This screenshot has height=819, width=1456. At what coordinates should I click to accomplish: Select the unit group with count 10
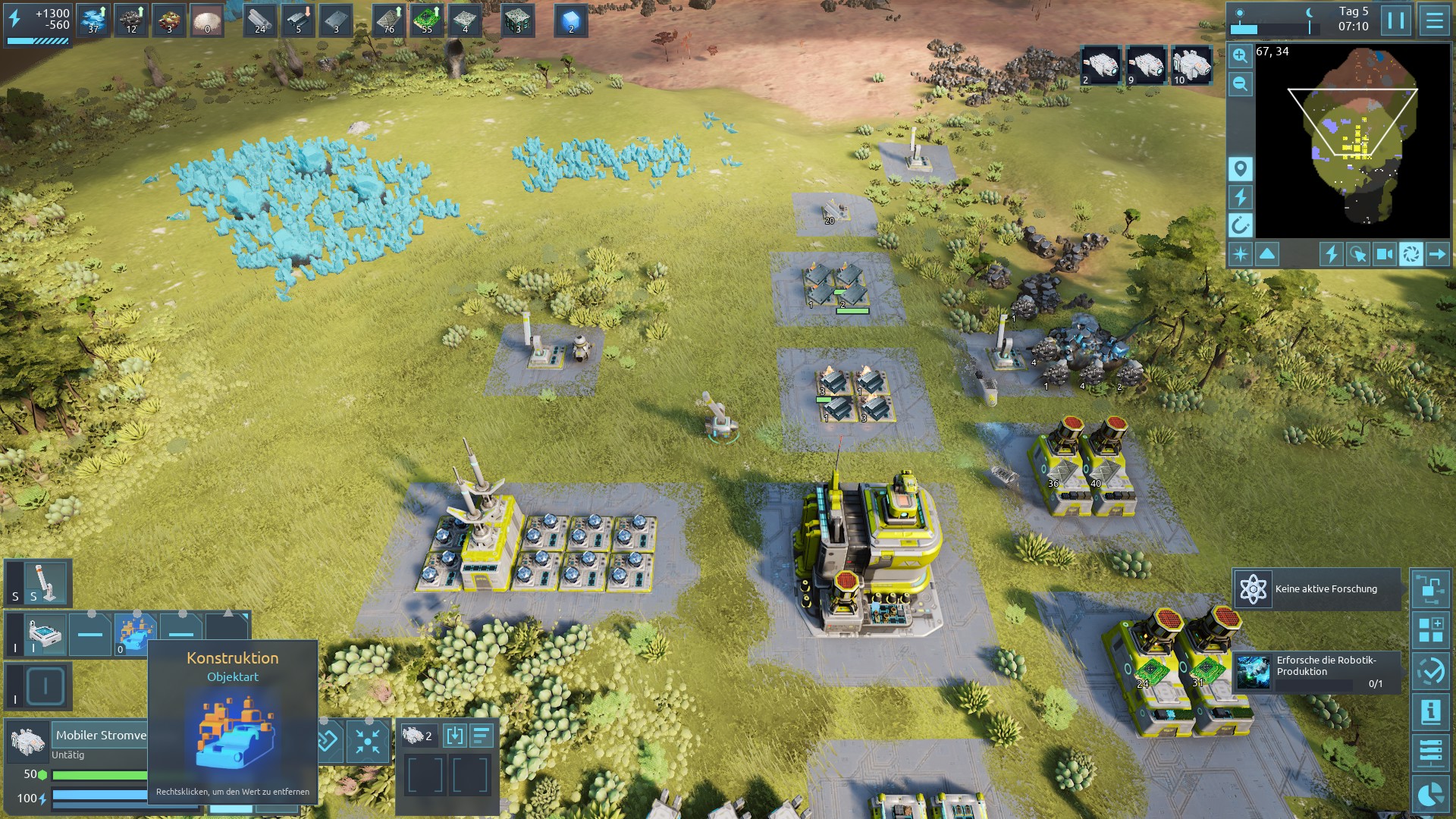tap(1191, 65)
